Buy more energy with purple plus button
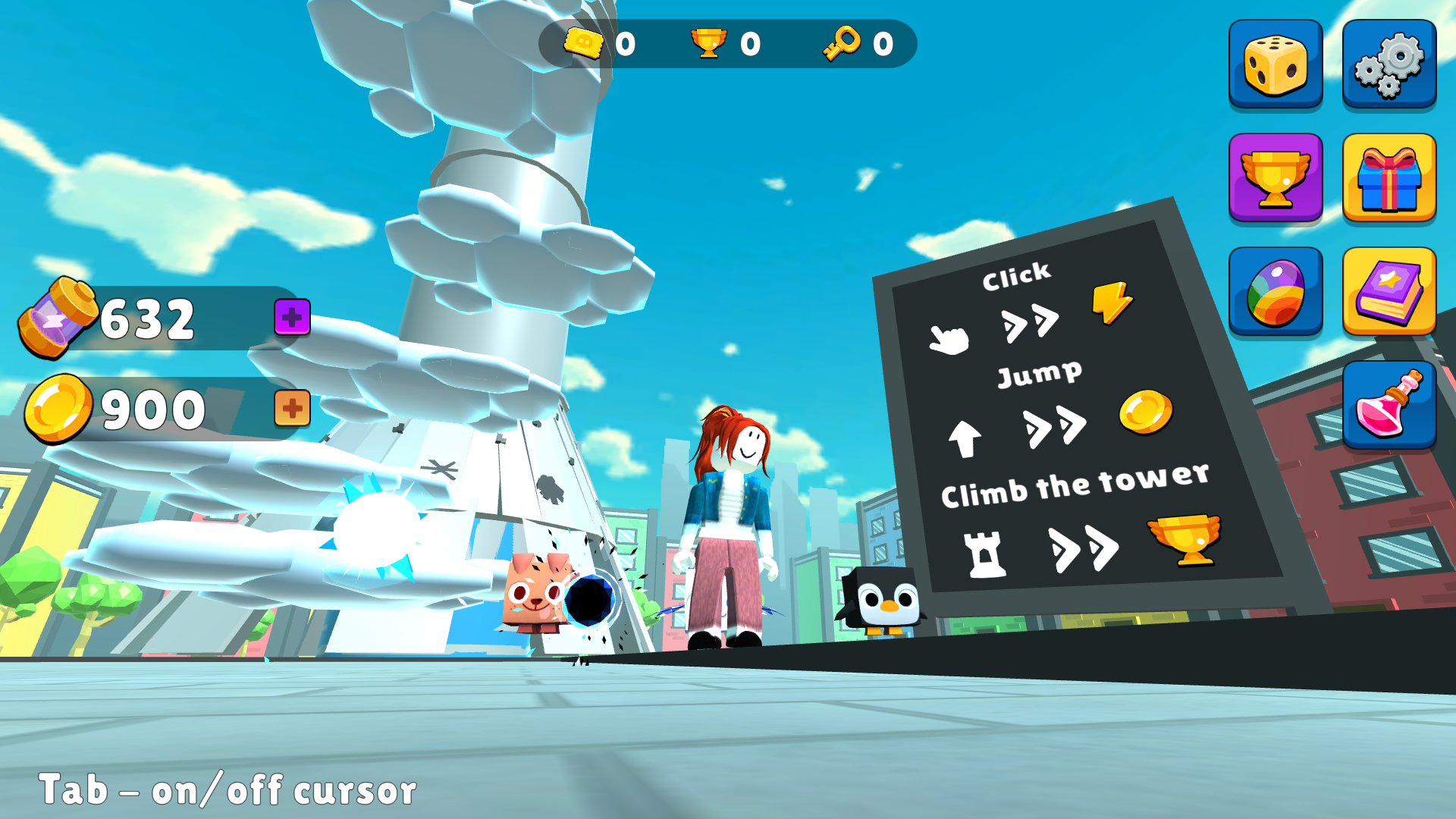 tap(292, 318)
